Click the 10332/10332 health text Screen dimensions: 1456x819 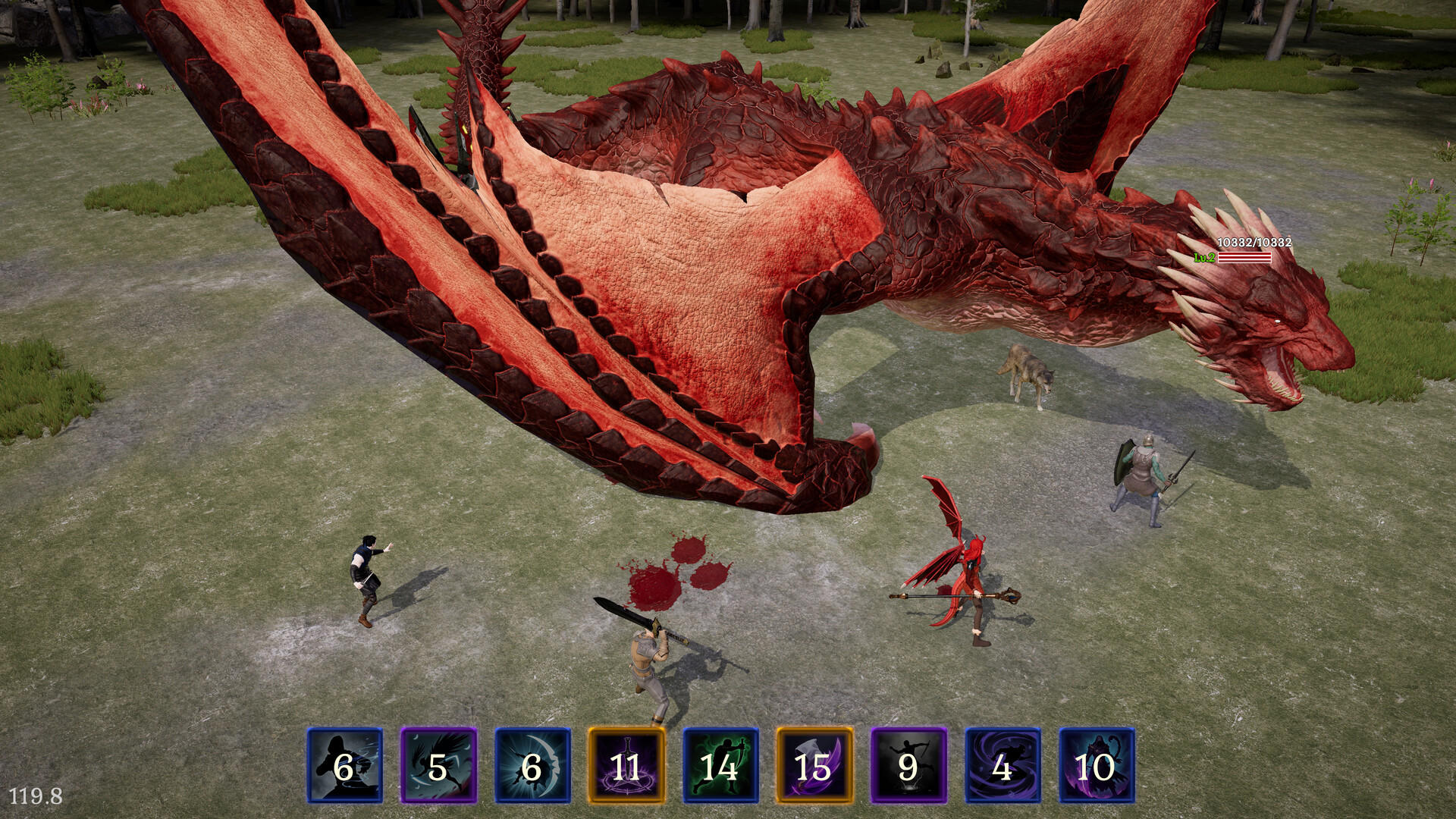coord(1255,243)
